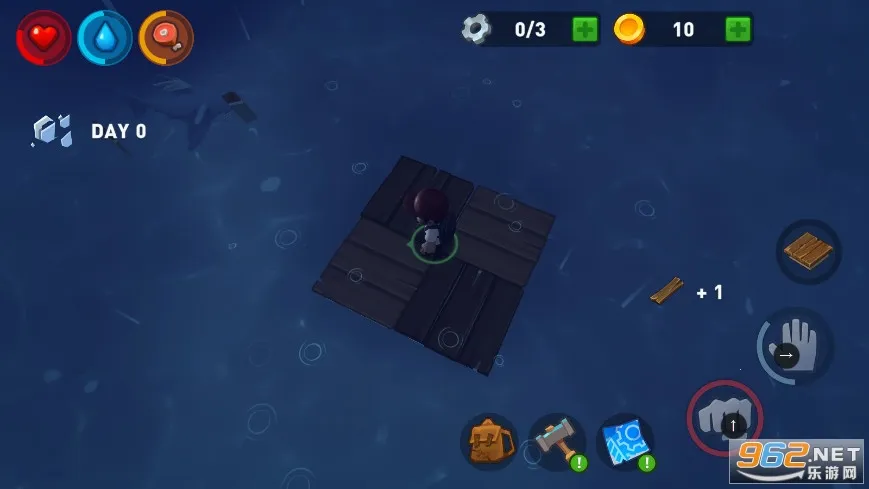Tap the glove grab button

point(795,346)
